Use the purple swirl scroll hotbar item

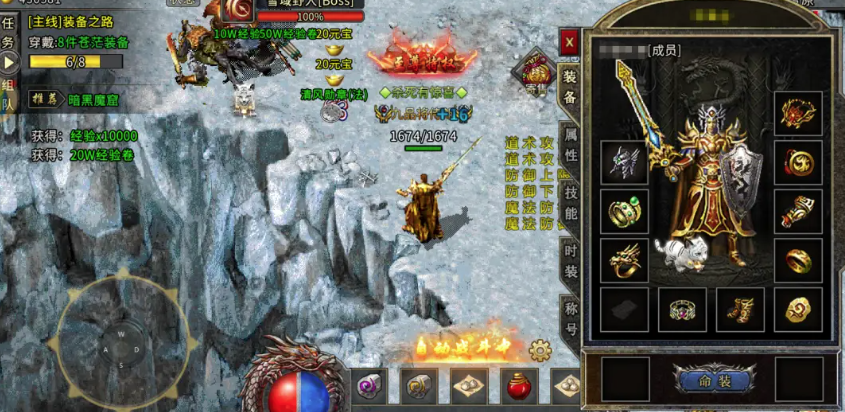[369, 386]
